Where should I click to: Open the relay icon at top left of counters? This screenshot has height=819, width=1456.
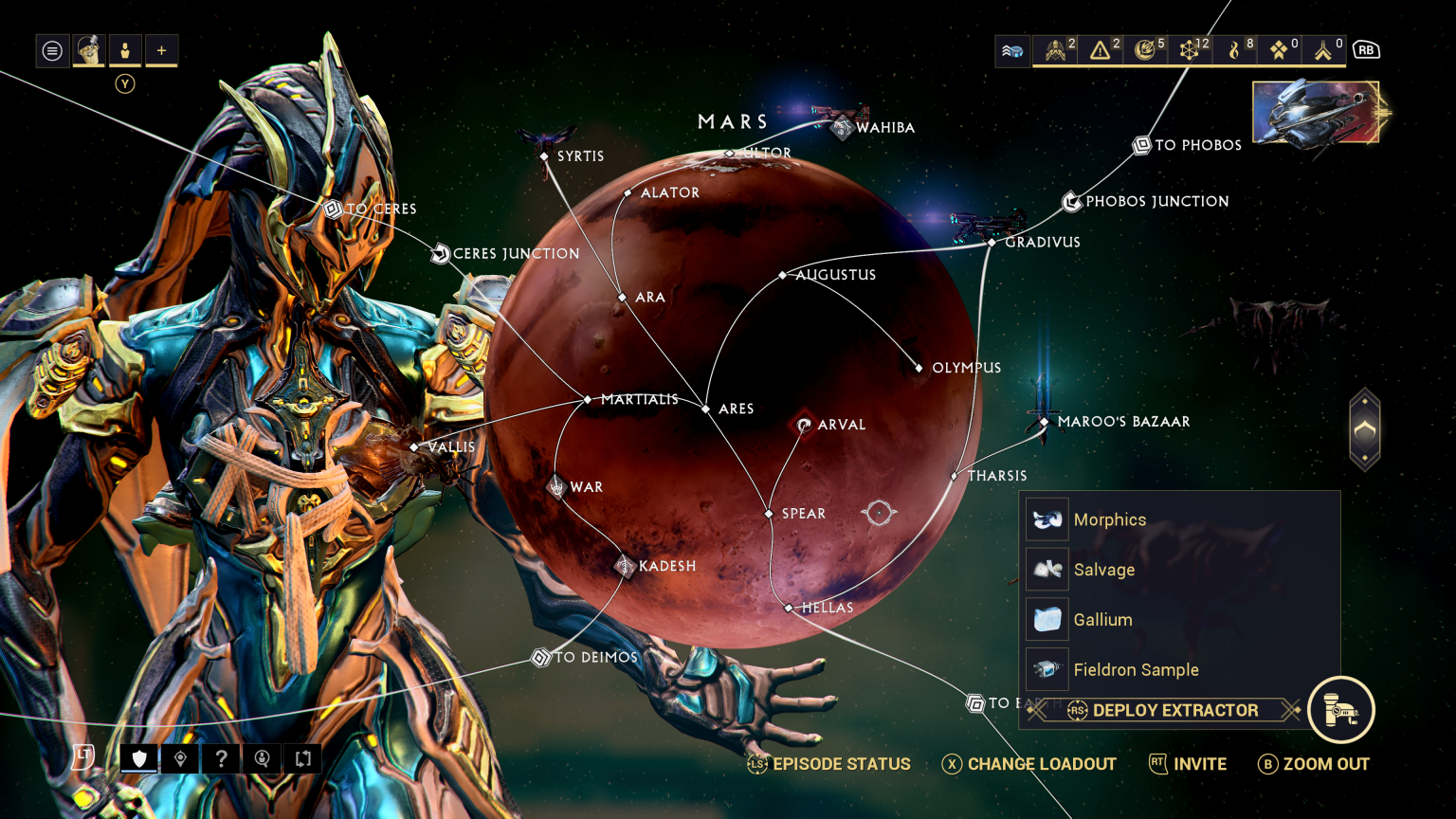[1011, 50]
